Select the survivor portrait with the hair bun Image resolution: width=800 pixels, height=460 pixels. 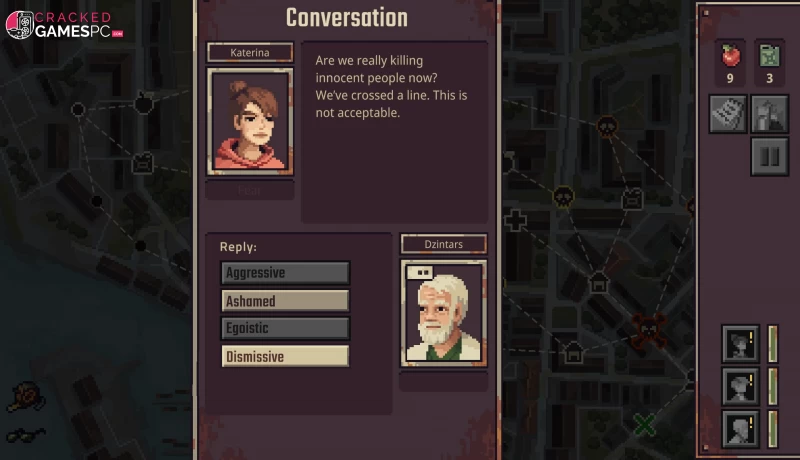click(x=741, y=343)
